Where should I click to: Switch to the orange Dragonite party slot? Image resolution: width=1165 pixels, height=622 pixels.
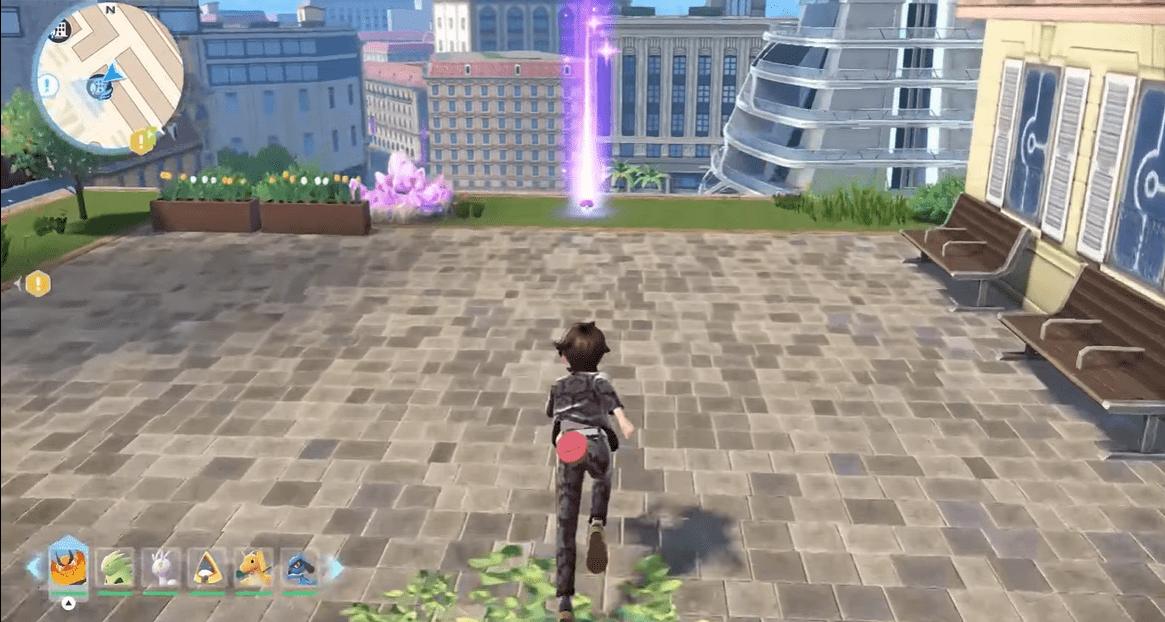pos(253,568)
